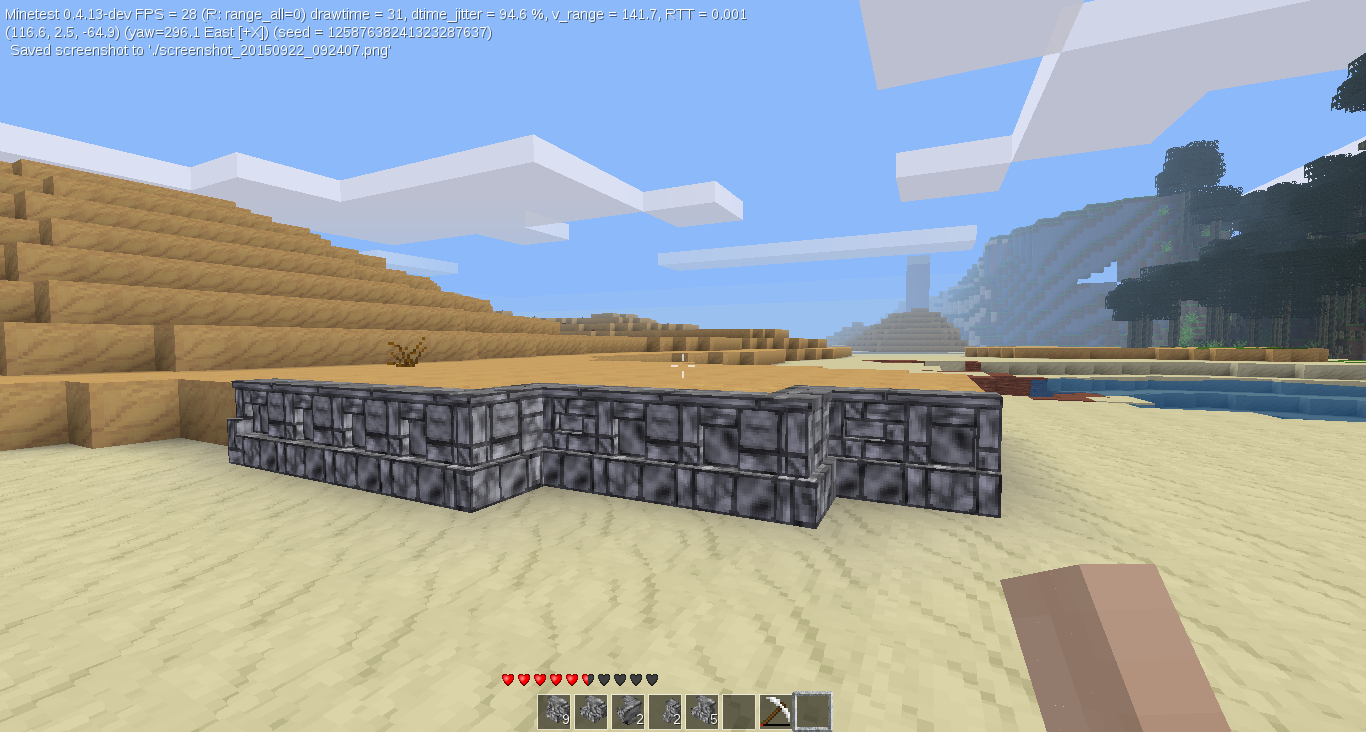Click the dry shrub on the sand
1366x732 pixels.
(405, 355)
